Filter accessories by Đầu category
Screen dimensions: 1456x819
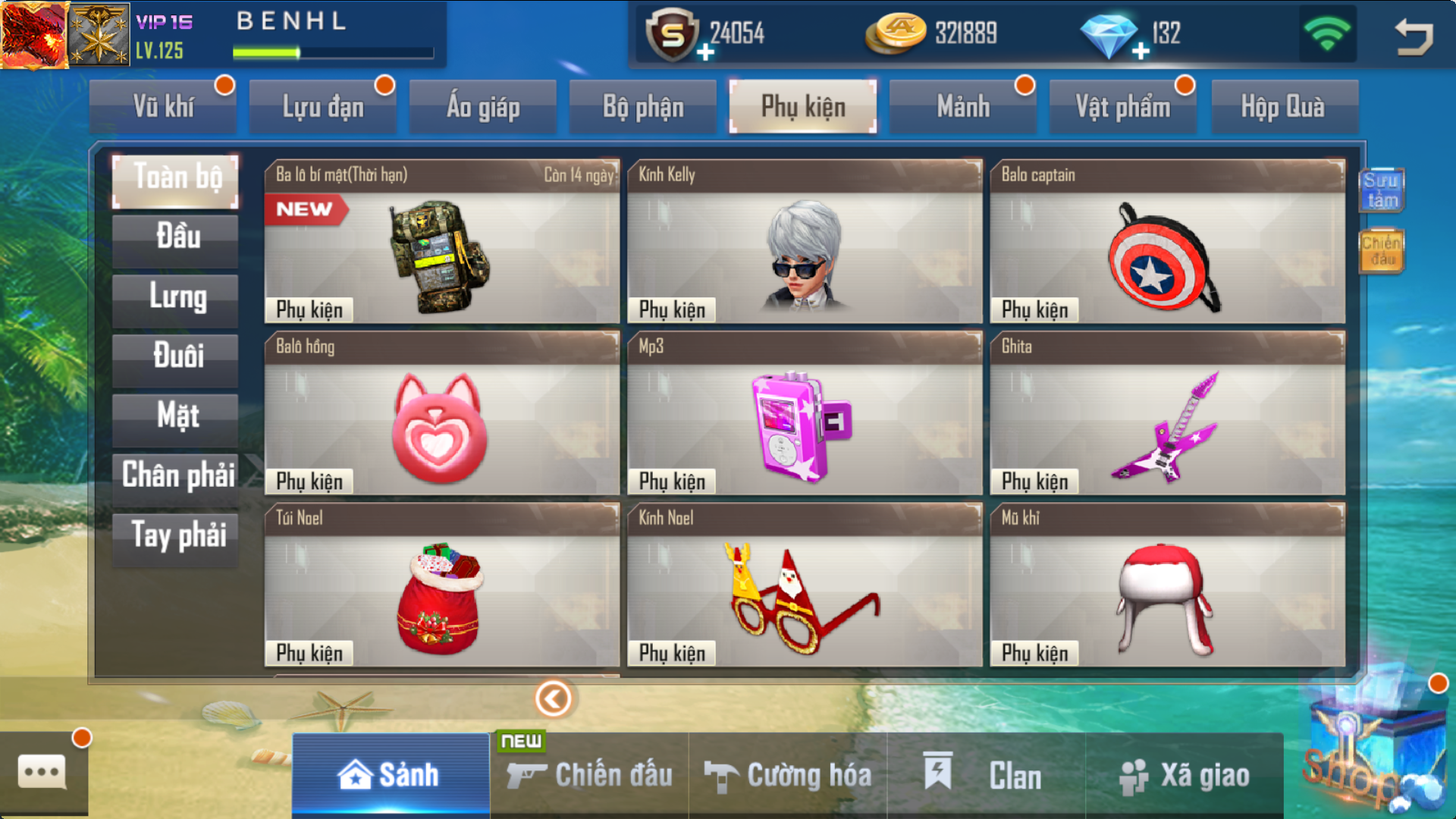(x=176, y=237)
